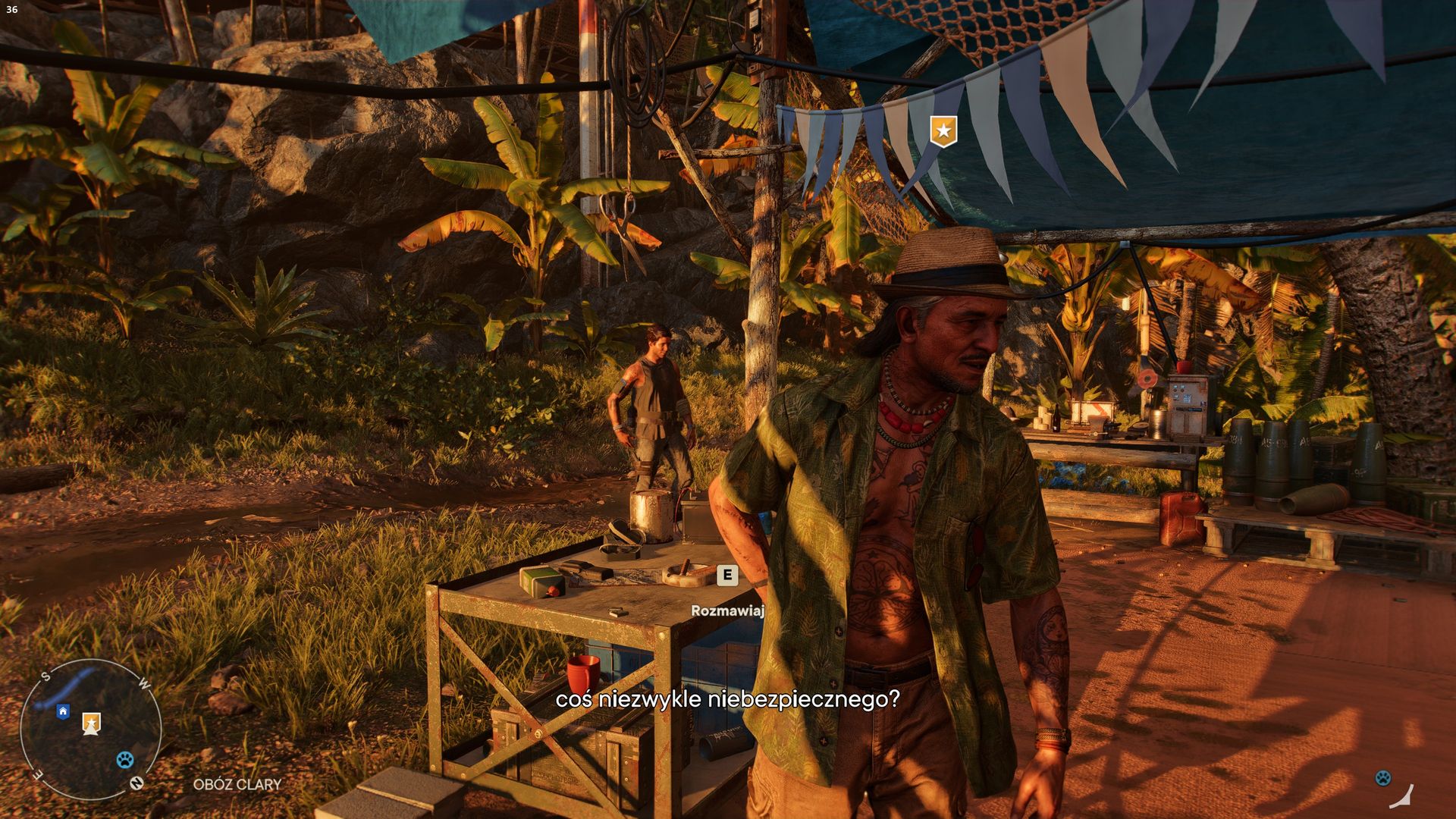Viewport: 1456px width, 819px height.
Task: Click the north compass indicator on the minimap
Action: tap(136, 783)
